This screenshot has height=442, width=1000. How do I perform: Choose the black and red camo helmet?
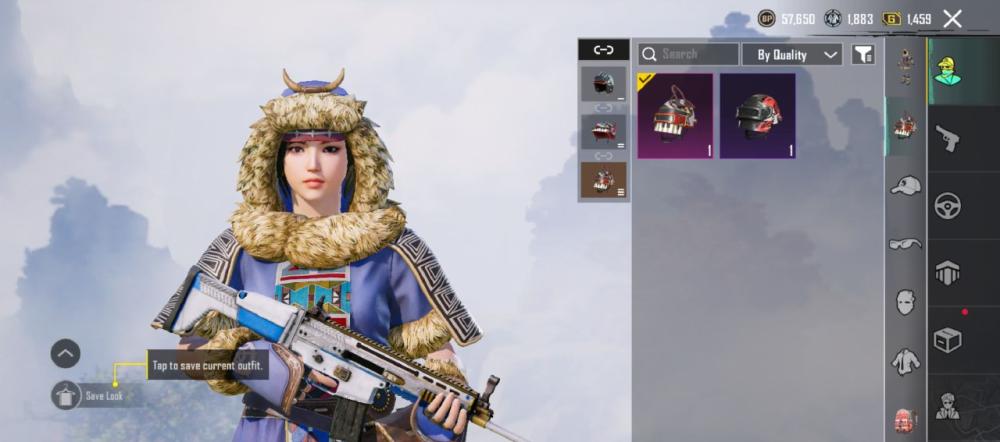pos(757,115)
